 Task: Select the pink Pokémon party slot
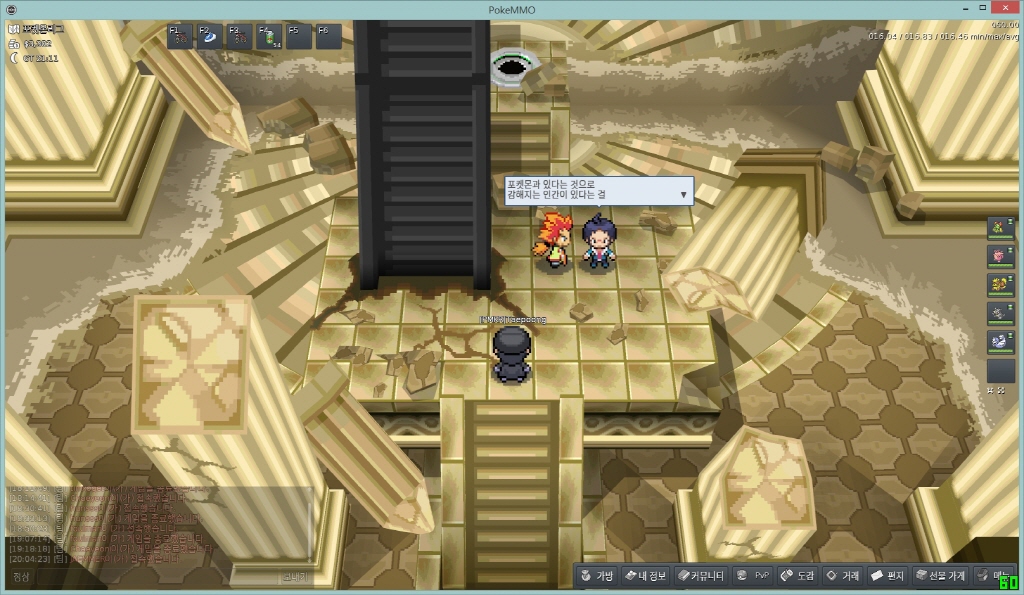[x=1000, y=256]
